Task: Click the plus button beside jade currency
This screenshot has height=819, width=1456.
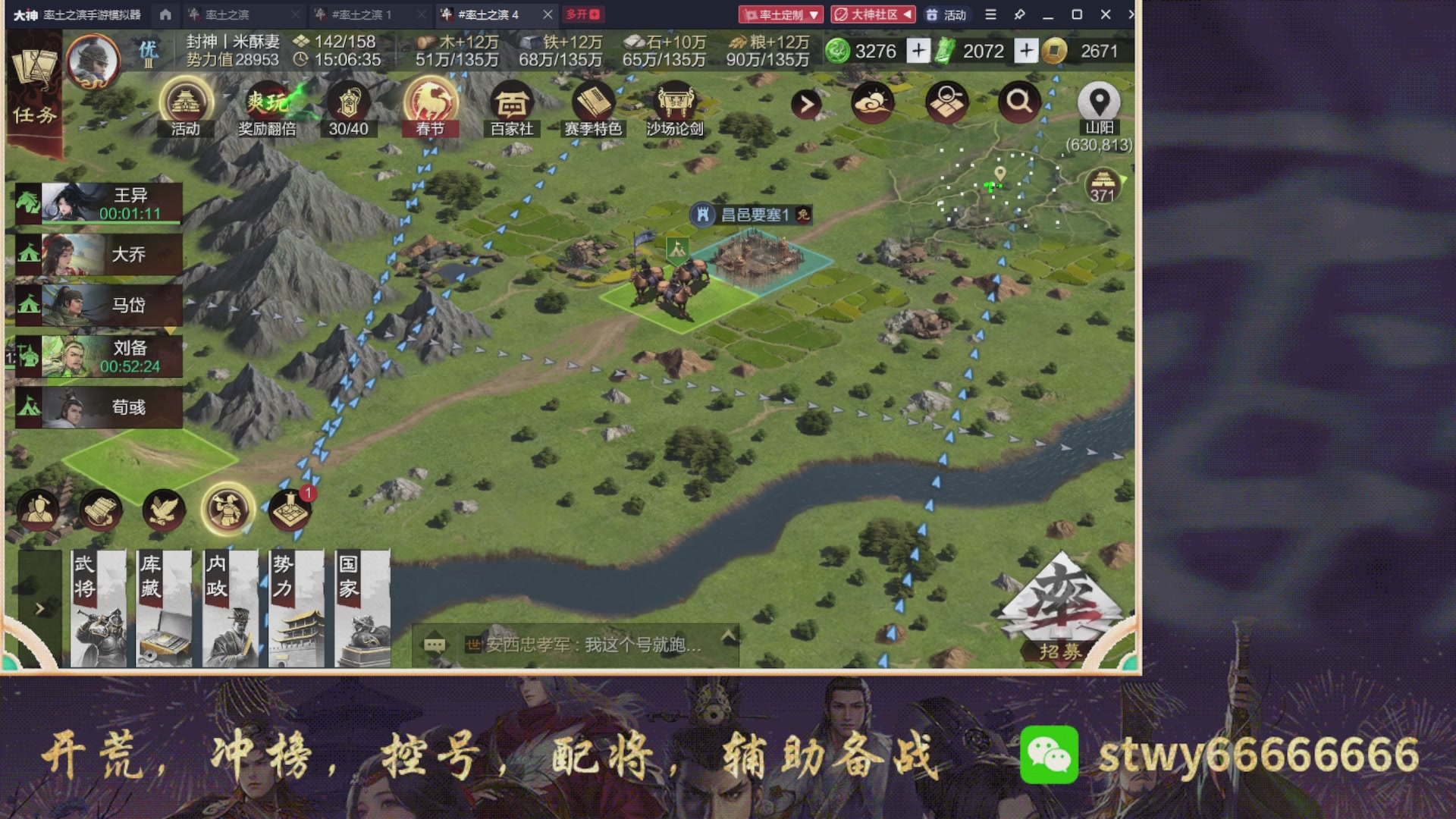Action: (x=918, y=51)
